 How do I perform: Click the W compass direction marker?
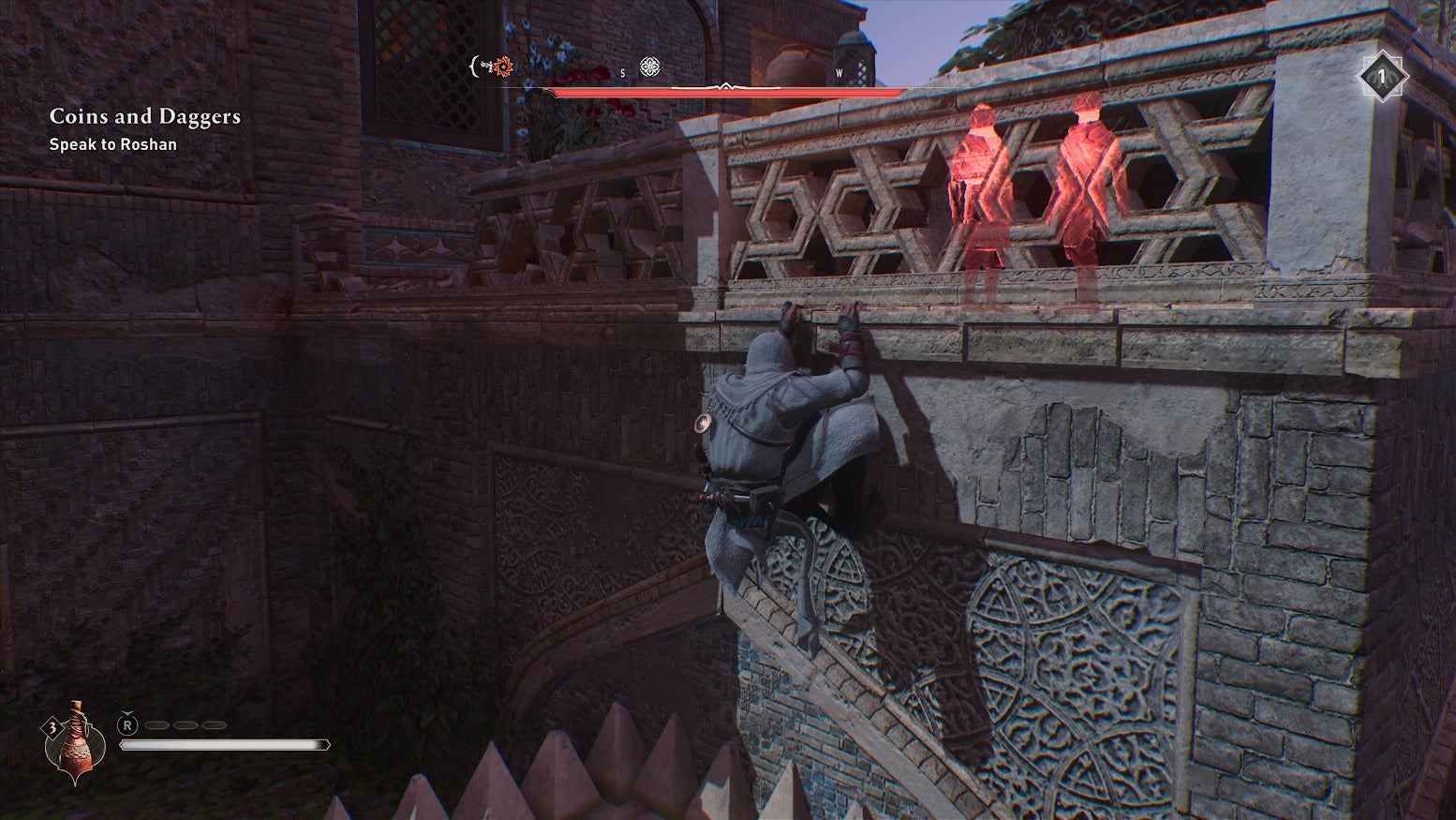pyautogui.click(x=840, y=73)
